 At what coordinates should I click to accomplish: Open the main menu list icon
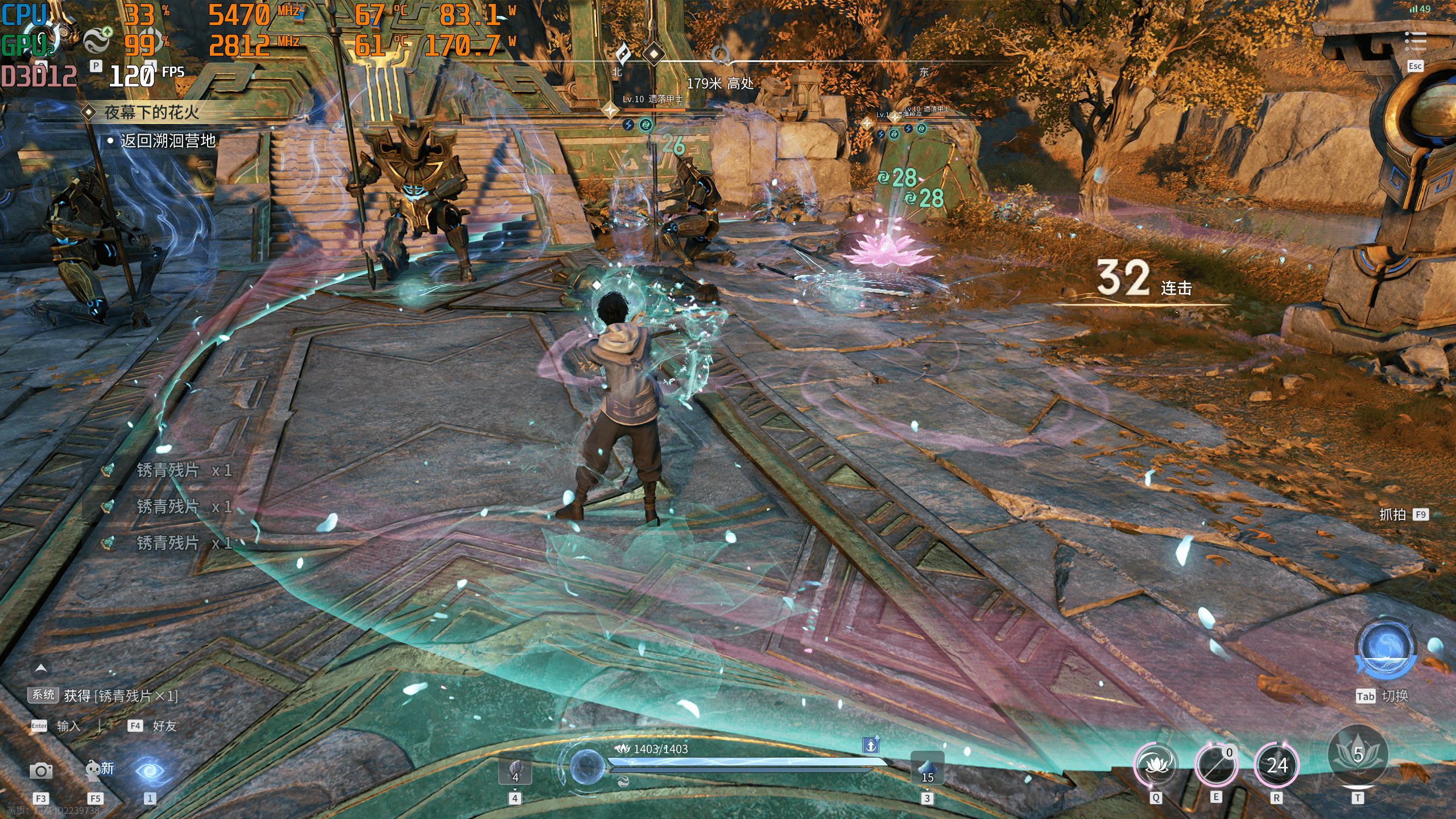click(x=1415, y=42)
